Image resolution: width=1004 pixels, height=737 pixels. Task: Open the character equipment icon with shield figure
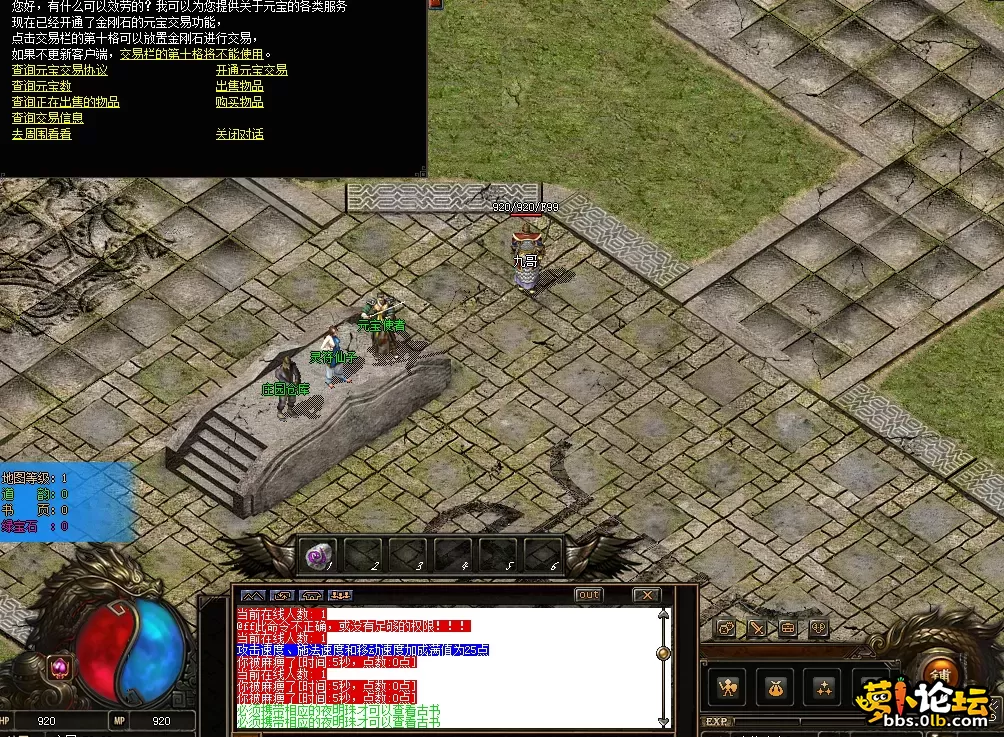point(727,687)
